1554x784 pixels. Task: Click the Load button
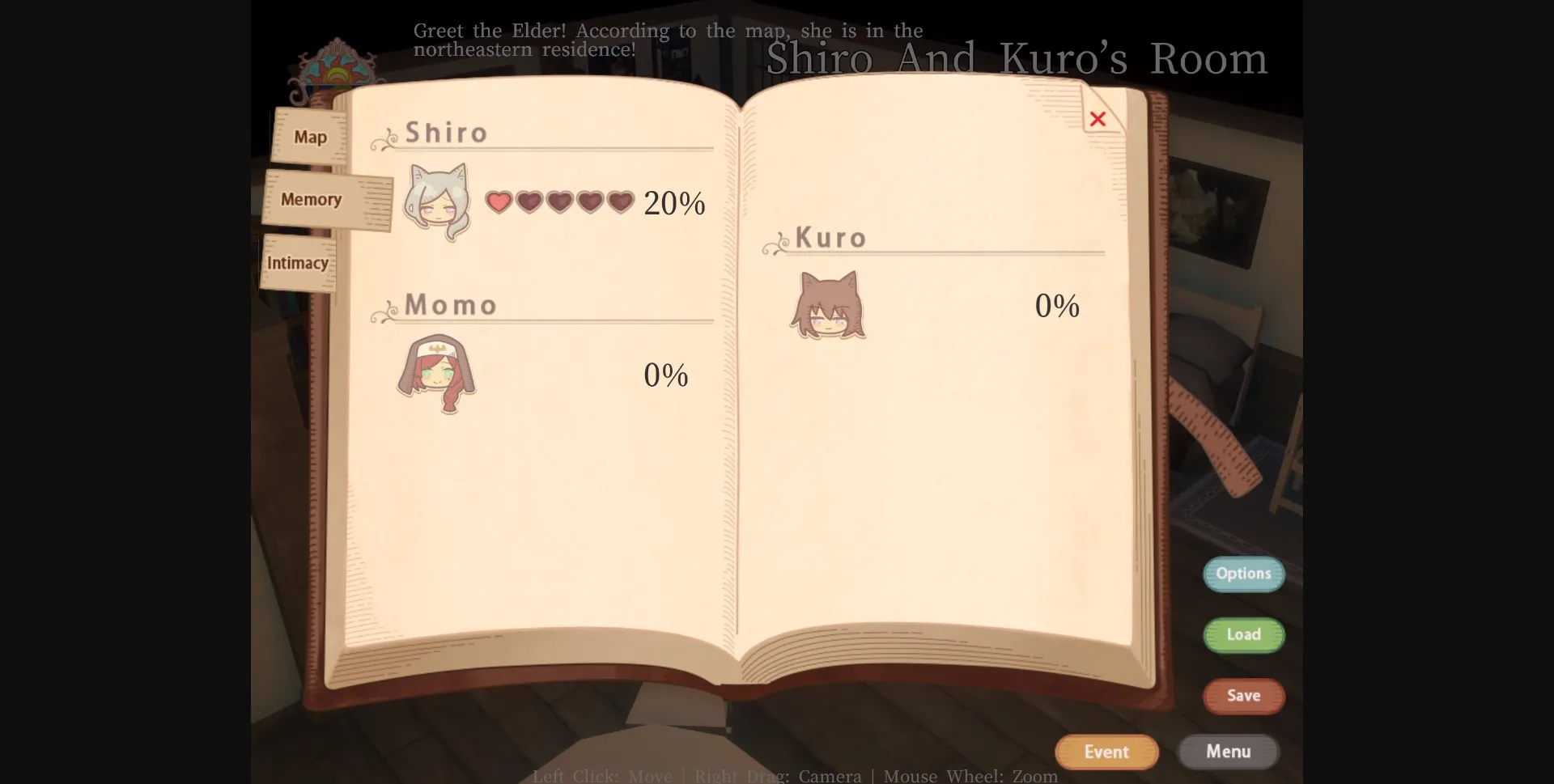pos(1244,635)
